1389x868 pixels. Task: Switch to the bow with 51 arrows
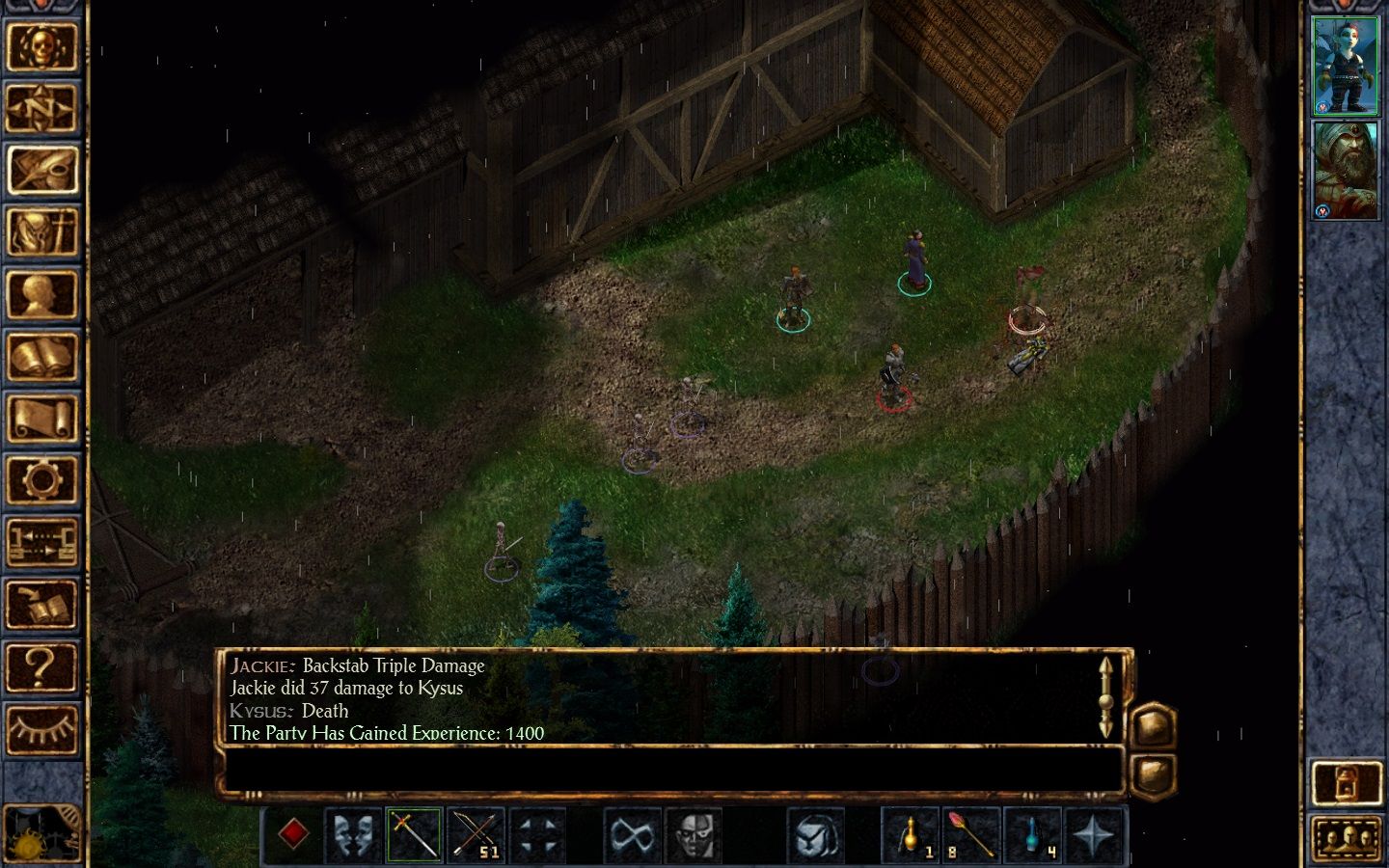point(477,835)
